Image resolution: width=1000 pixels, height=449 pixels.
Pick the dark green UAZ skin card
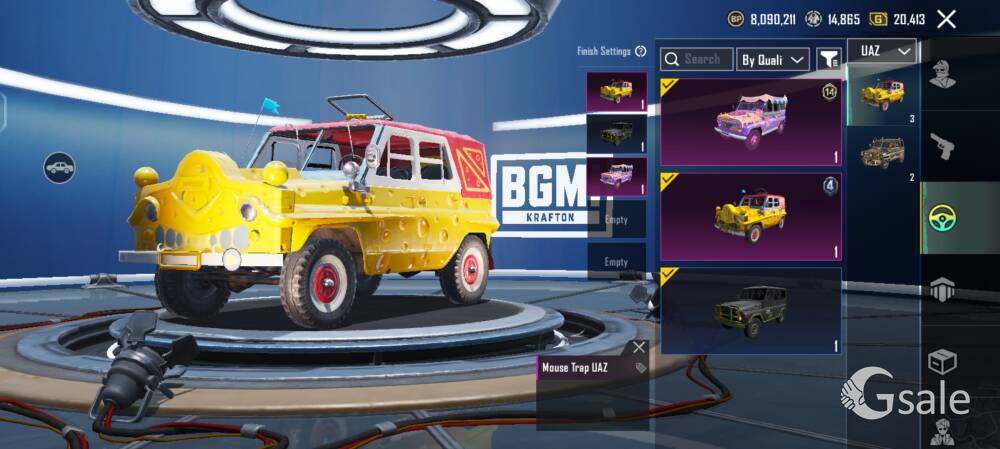click(x=751, y=310)
